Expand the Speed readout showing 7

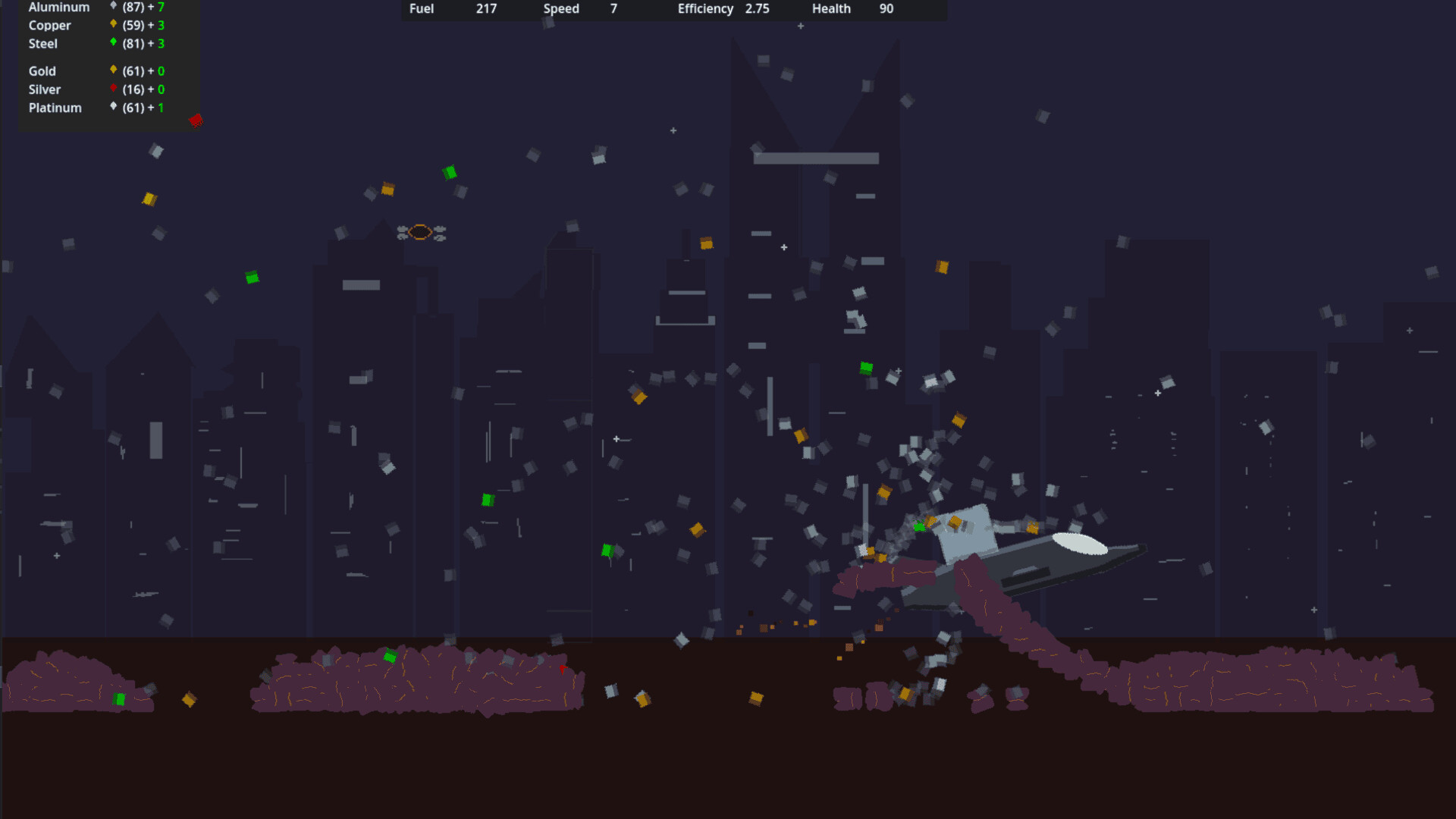tap(613, 9)
